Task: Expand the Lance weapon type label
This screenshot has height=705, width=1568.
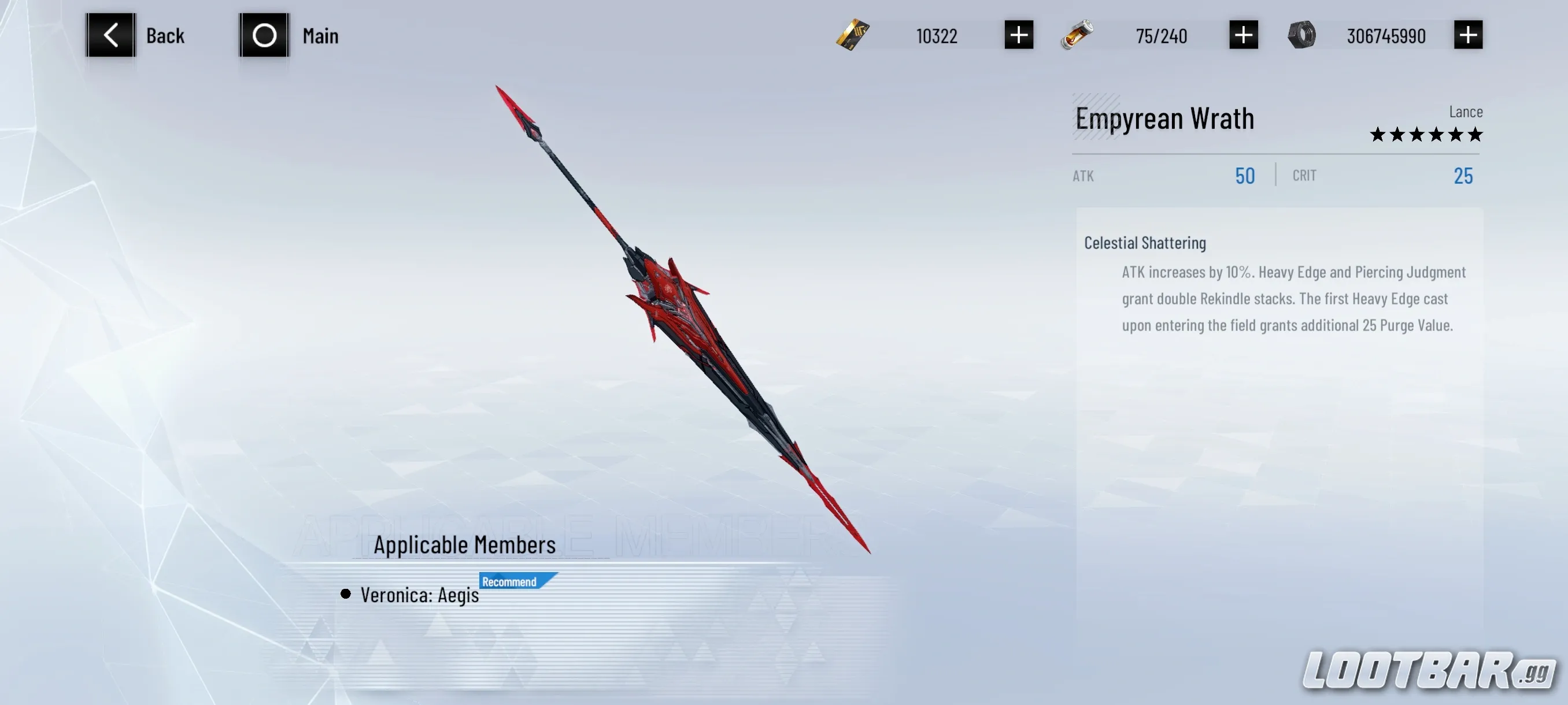Action: [1466, 112]
